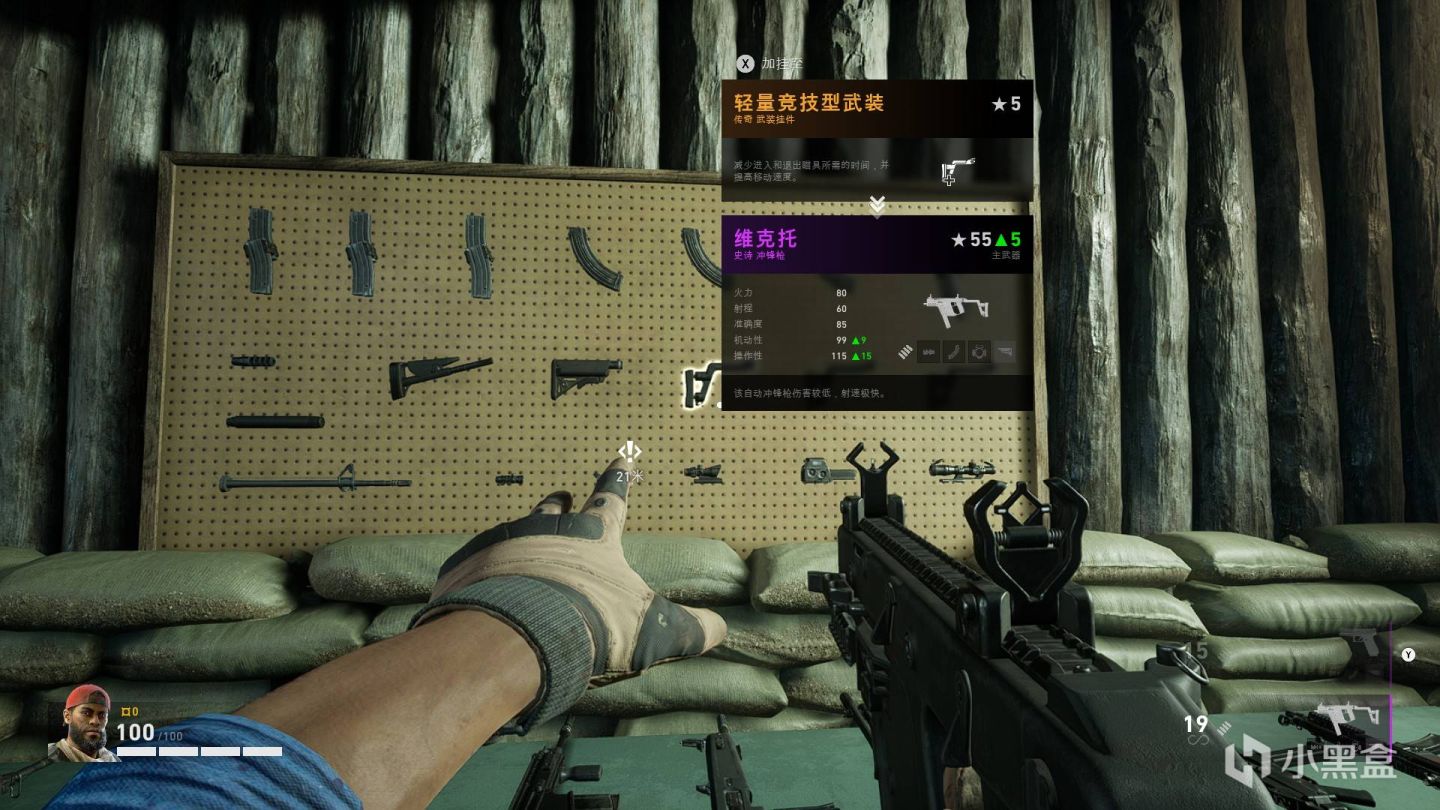This screenshot has height=810, width=1440.
Task: Select the scope attachment slot
Action: (979, 352)
